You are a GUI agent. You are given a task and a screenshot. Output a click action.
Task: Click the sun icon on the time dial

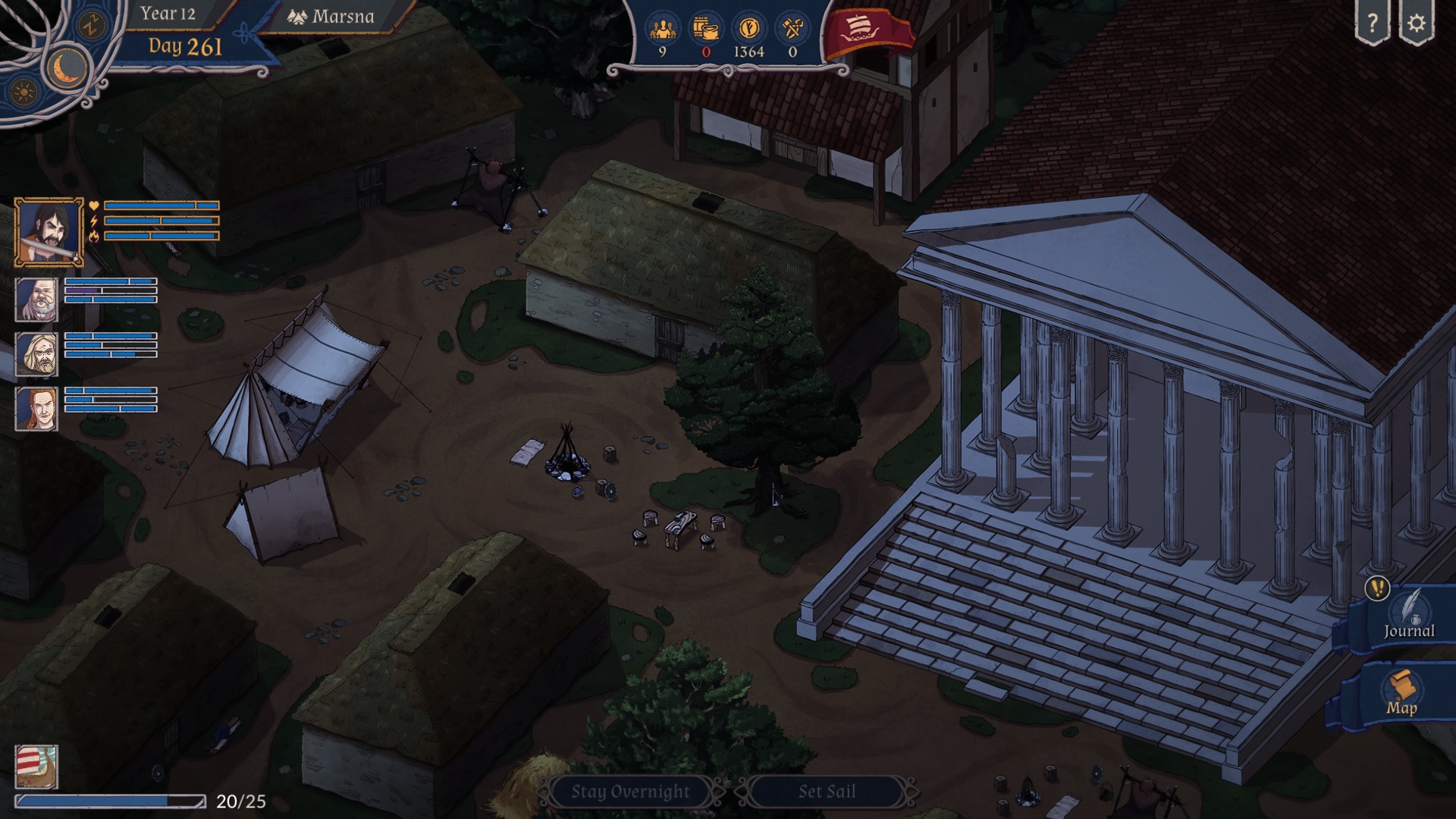pyautogui.click(x=24, y=93)
